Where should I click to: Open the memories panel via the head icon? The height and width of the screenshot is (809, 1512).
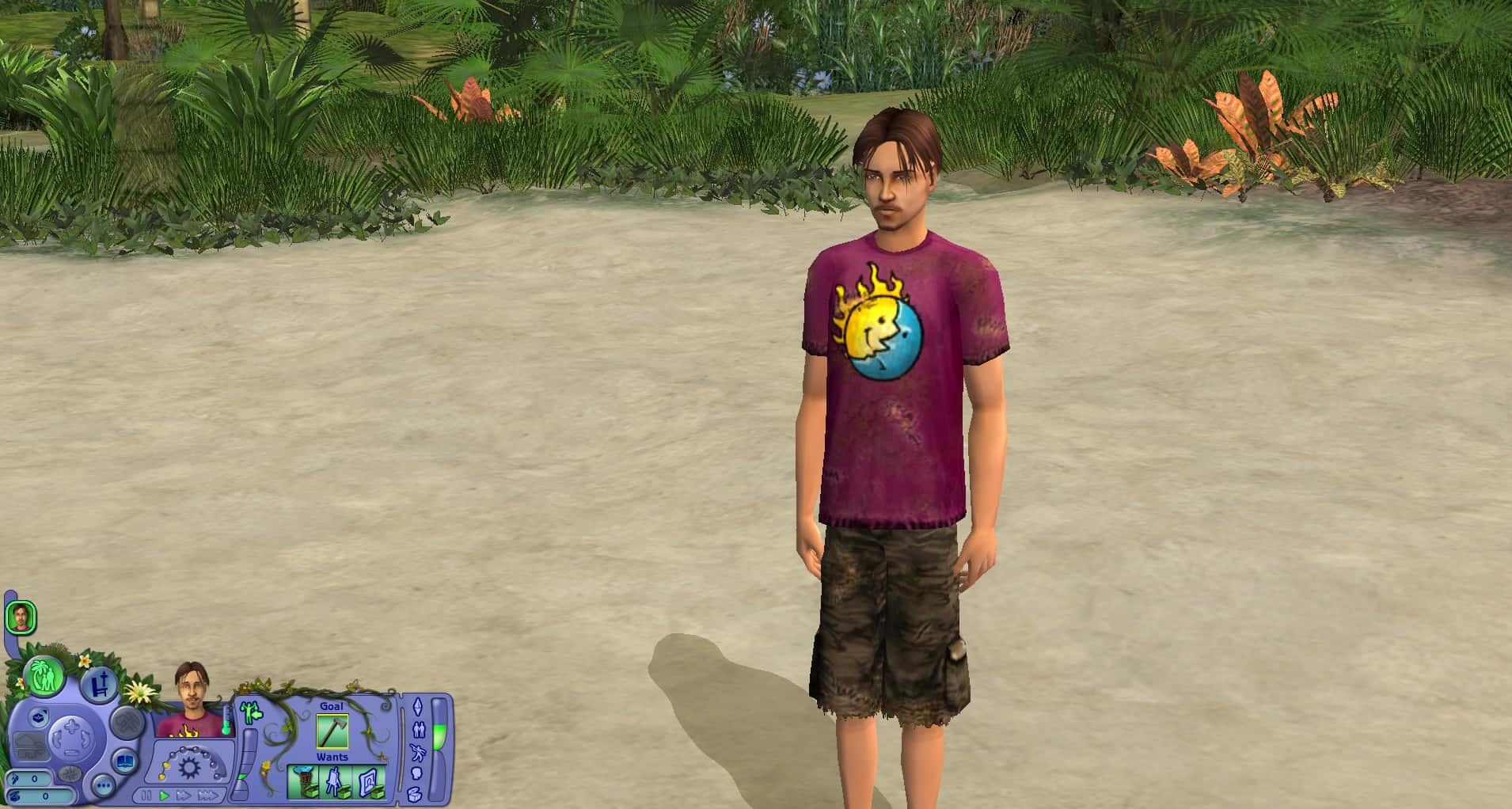coord(417,773)
